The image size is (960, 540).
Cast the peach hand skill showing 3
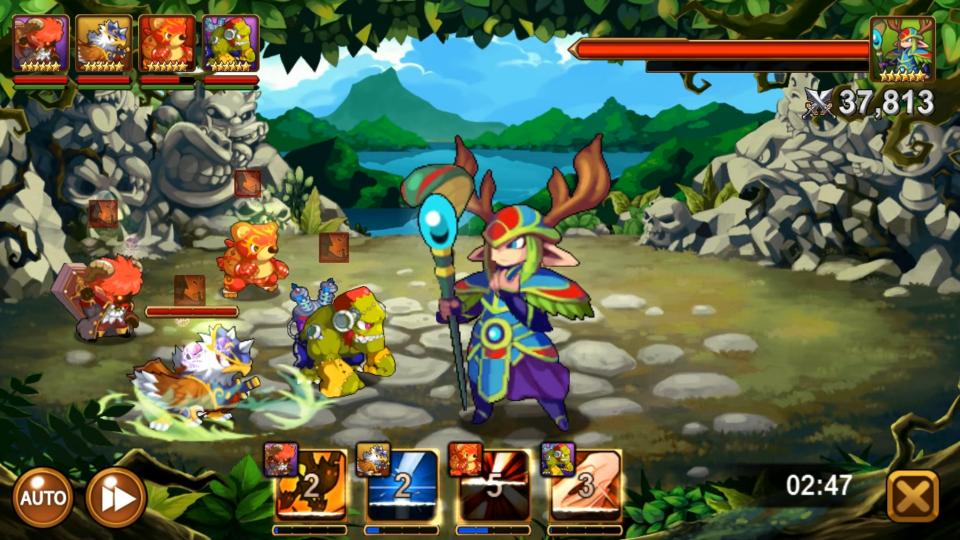[x=586, y=486]
